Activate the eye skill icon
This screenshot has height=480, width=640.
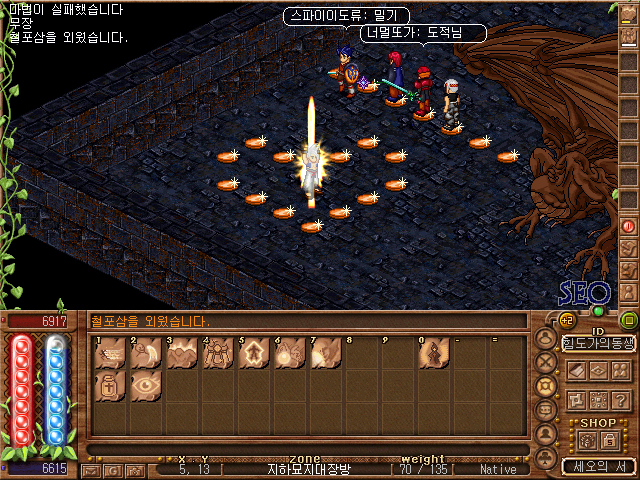tap(146, 387)
